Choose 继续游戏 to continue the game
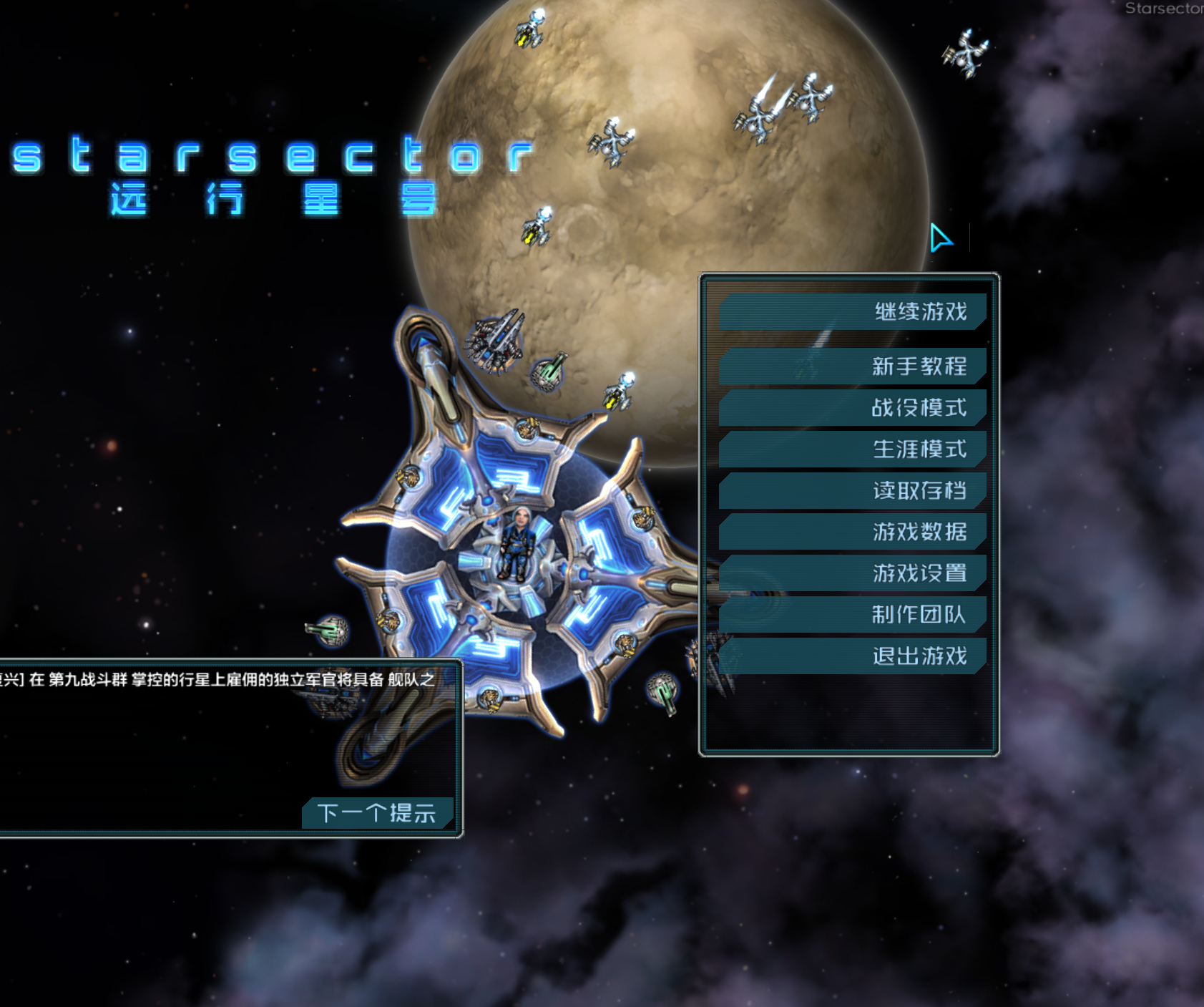Image resolution: width=1204 pixels, height=1007 pixels. [853, 312]
